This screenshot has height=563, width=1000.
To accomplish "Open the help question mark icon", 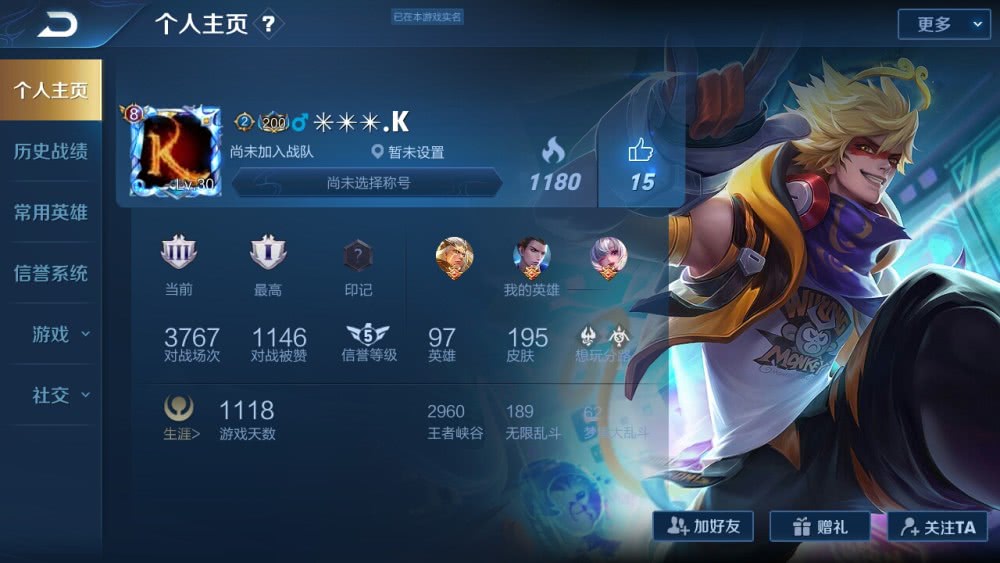I will (x=268, y=24).
